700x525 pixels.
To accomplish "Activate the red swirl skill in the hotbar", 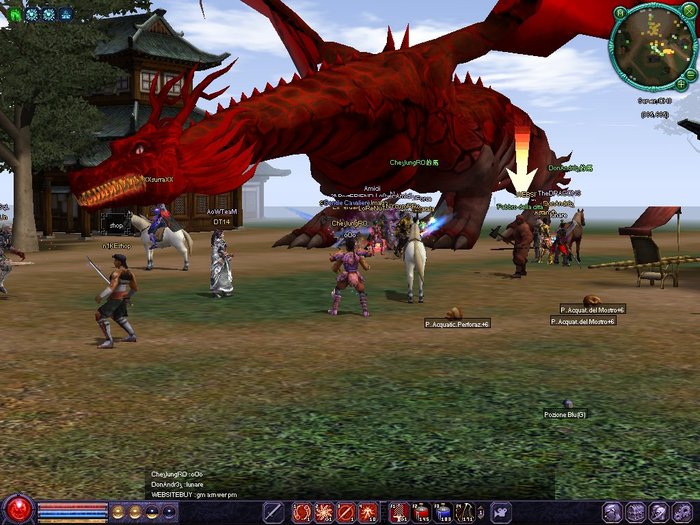I will 302,512.
